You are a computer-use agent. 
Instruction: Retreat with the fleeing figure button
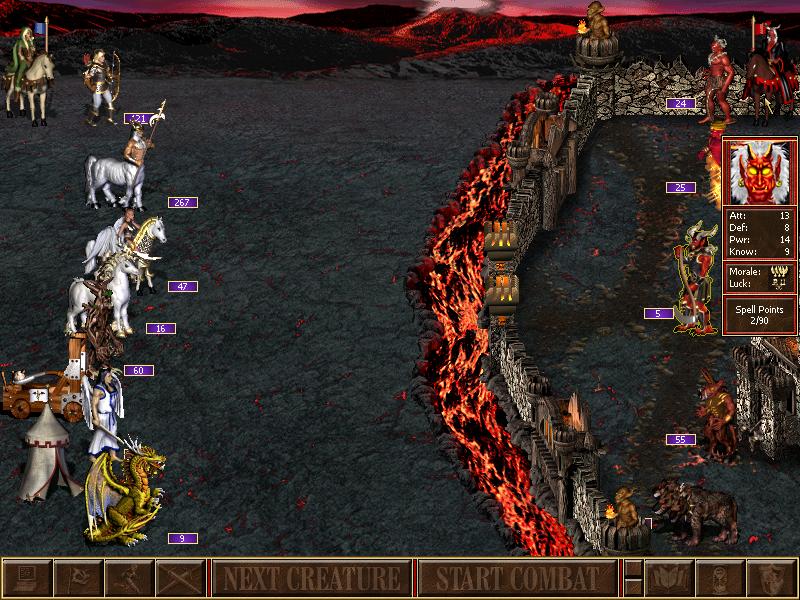coord(128,578)
